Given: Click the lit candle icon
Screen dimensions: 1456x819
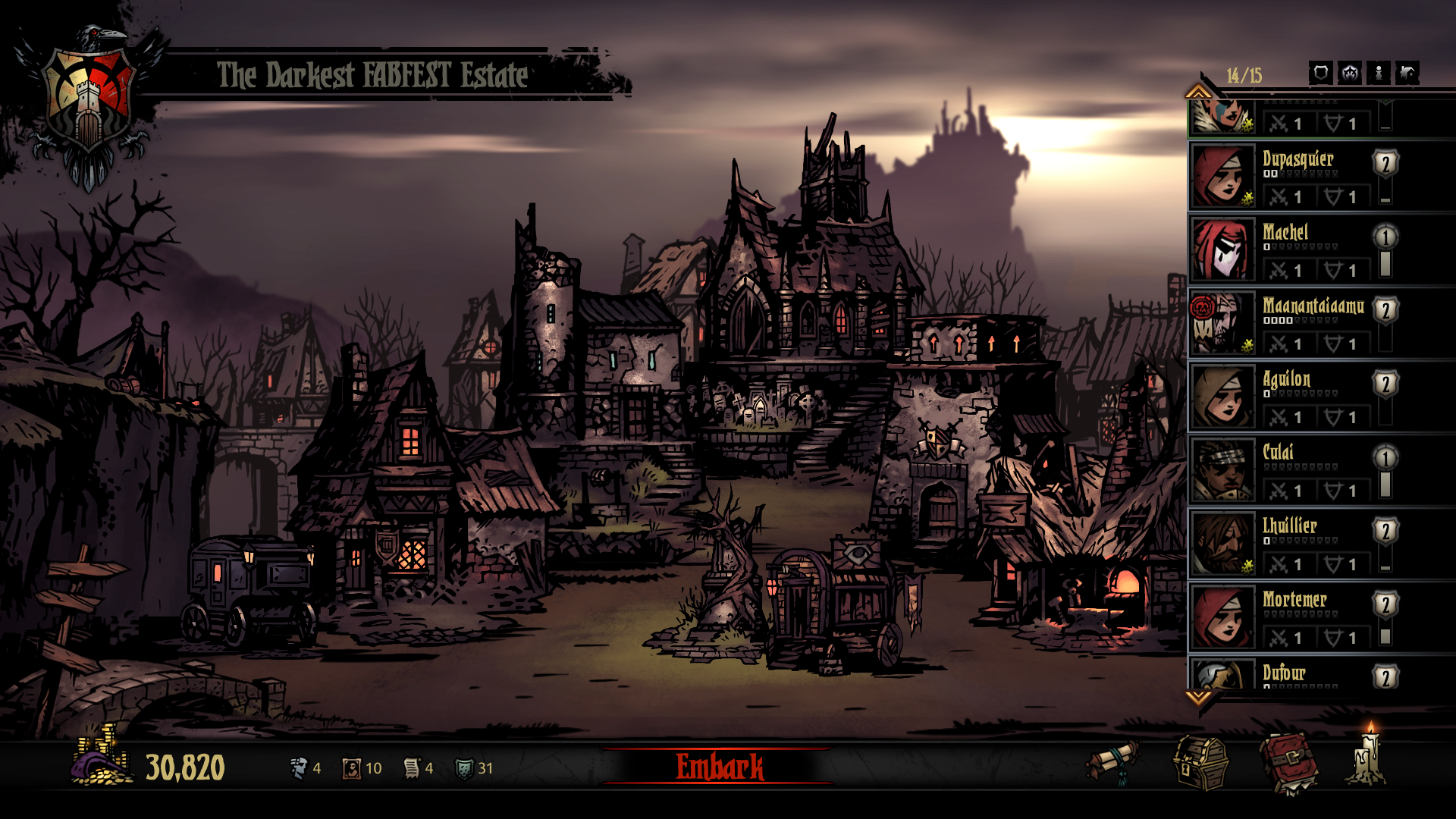Looking at the screenshot, I should coord(1370,758).
